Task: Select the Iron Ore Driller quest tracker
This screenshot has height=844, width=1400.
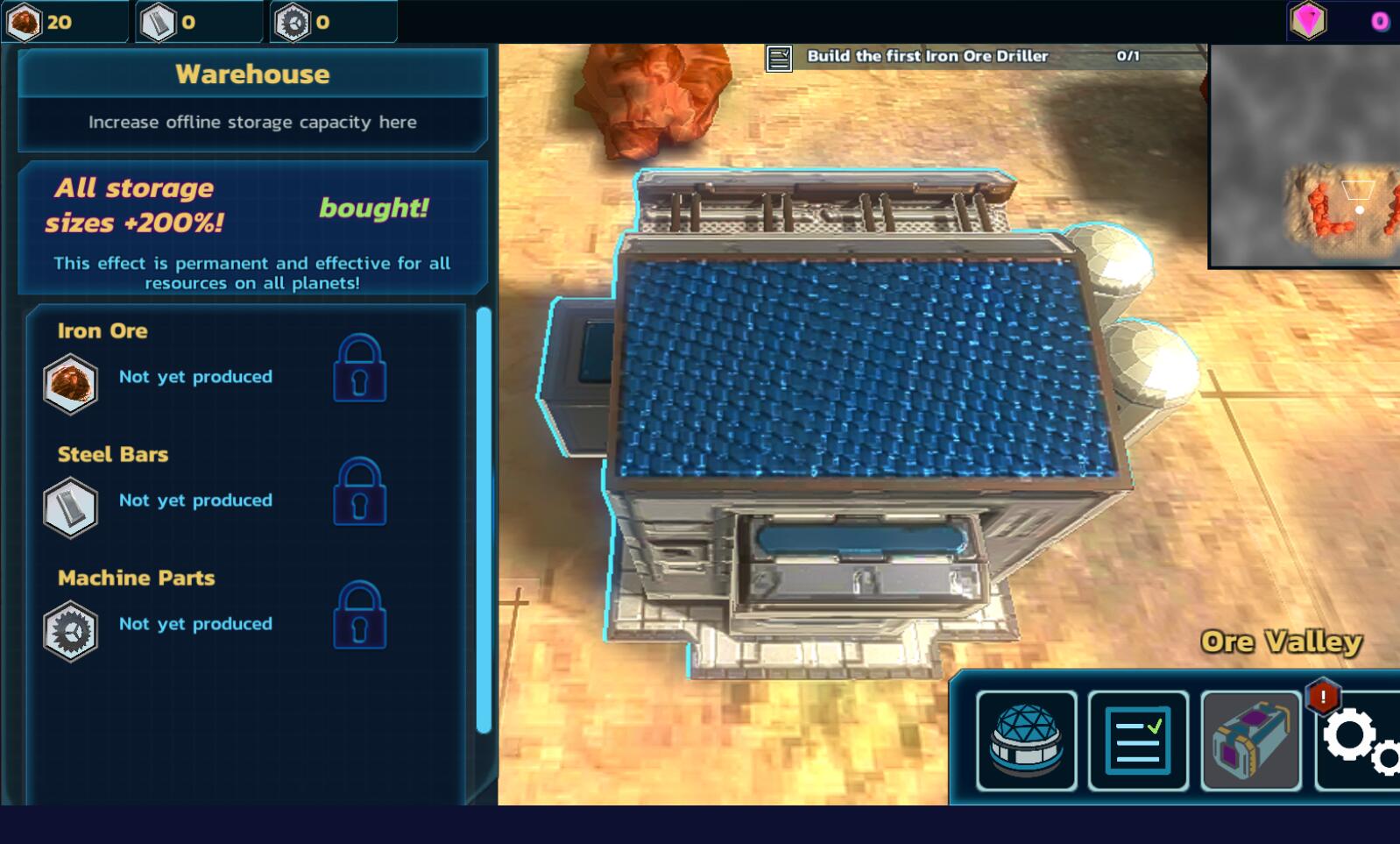Action: (x=953, y=56)
